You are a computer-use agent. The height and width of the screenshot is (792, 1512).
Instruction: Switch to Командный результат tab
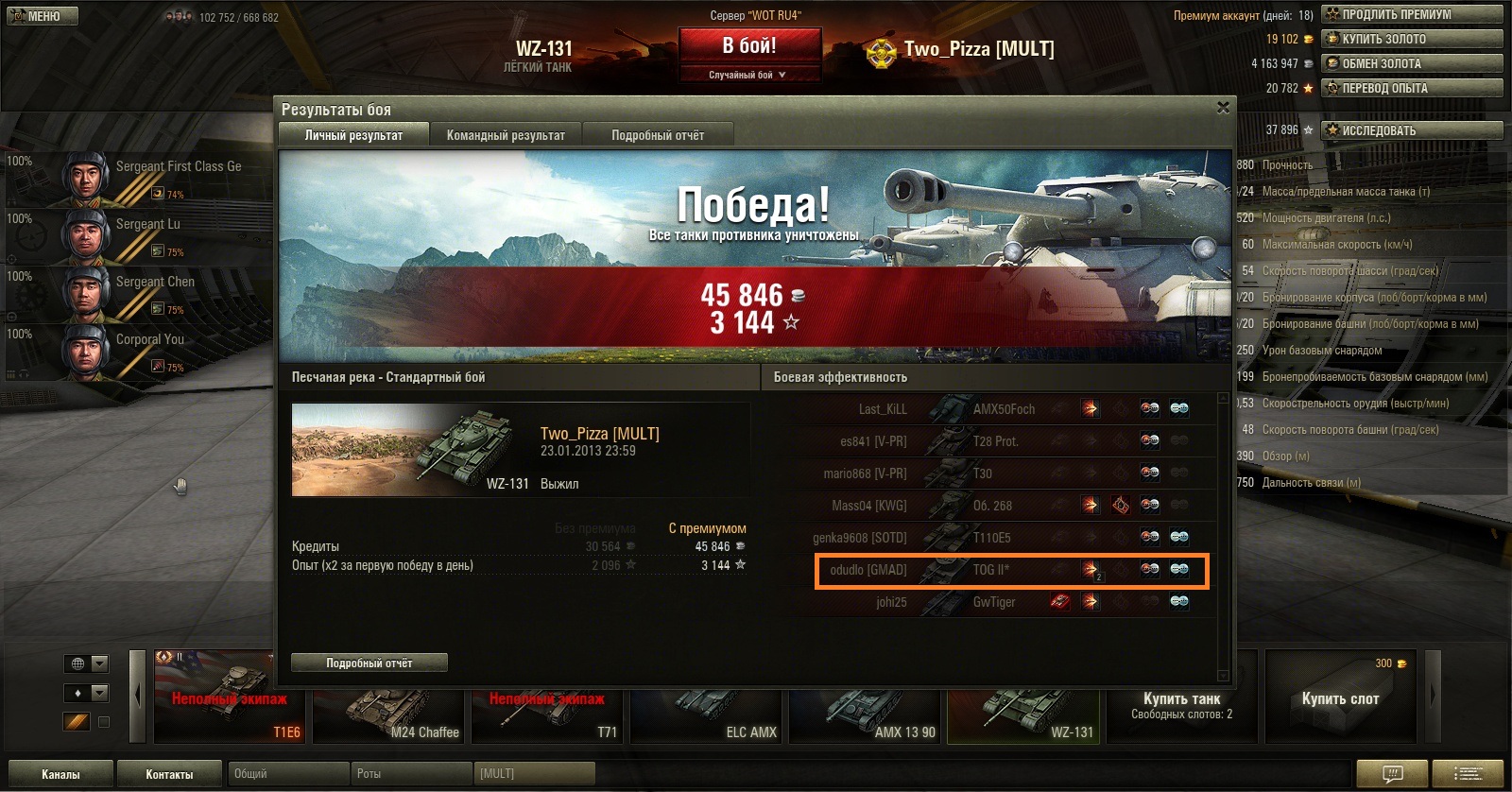tap(506, 135)
